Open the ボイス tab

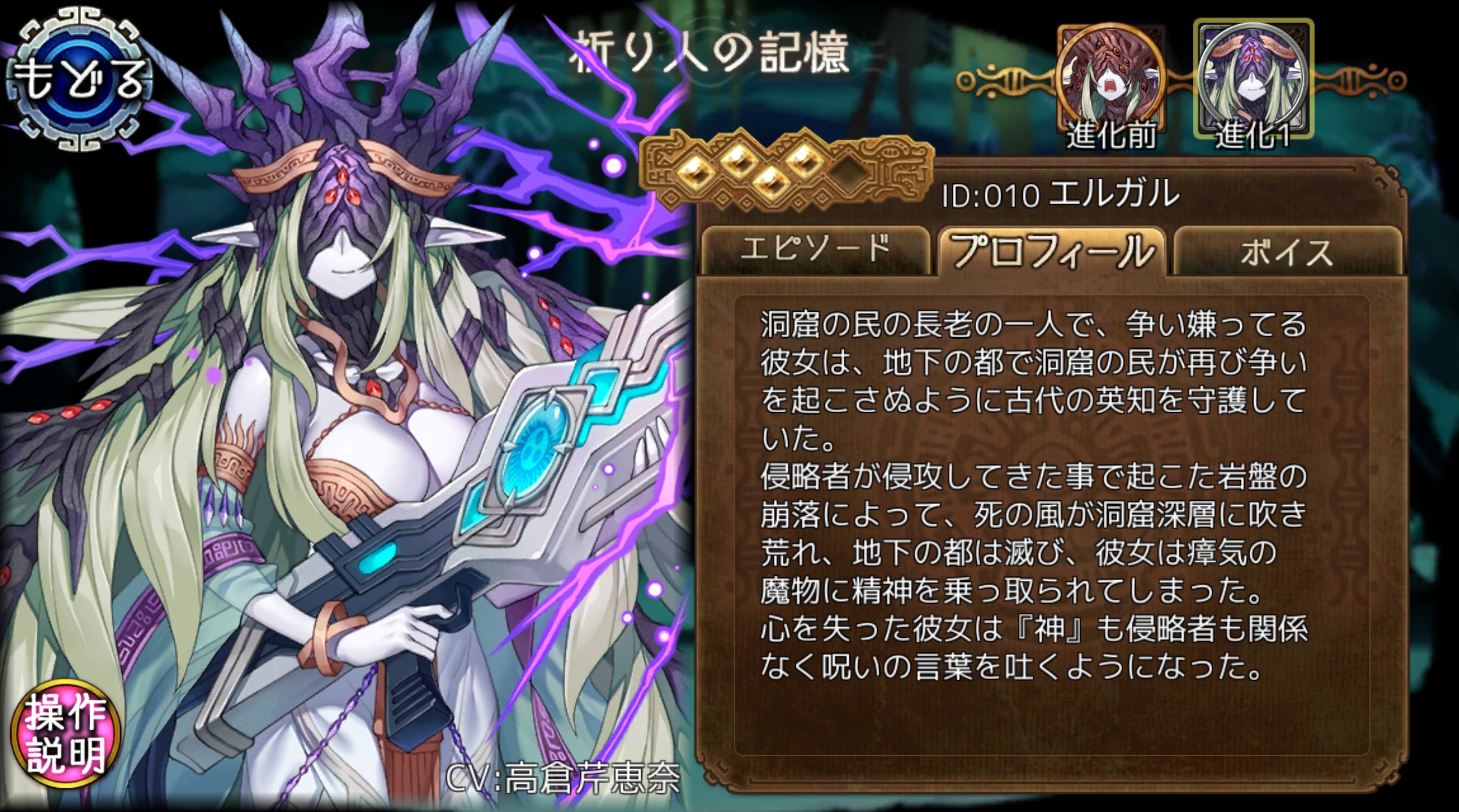pyautogui.click(x=1287, y=252)
